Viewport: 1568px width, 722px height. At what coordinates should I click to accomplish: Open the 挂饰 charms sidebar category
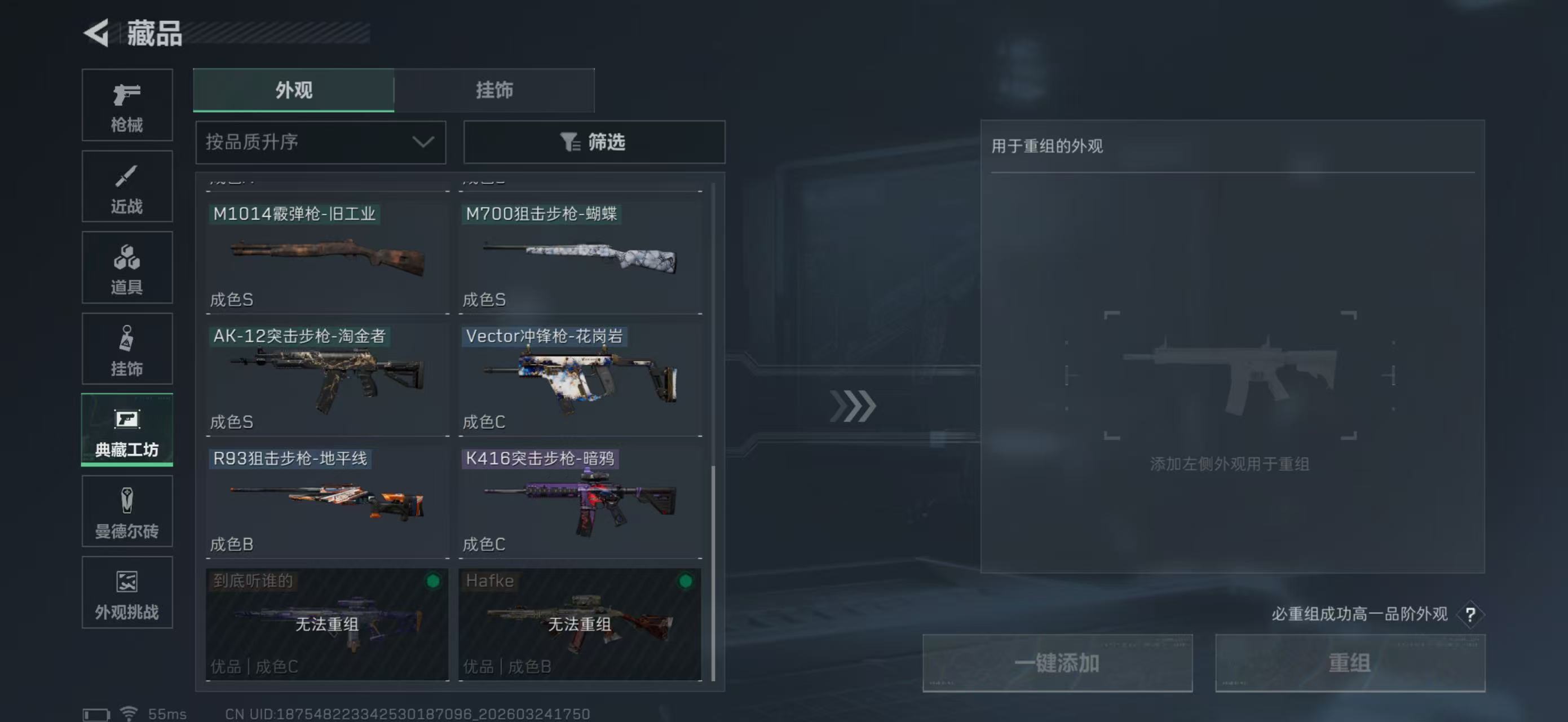(127, 349)
